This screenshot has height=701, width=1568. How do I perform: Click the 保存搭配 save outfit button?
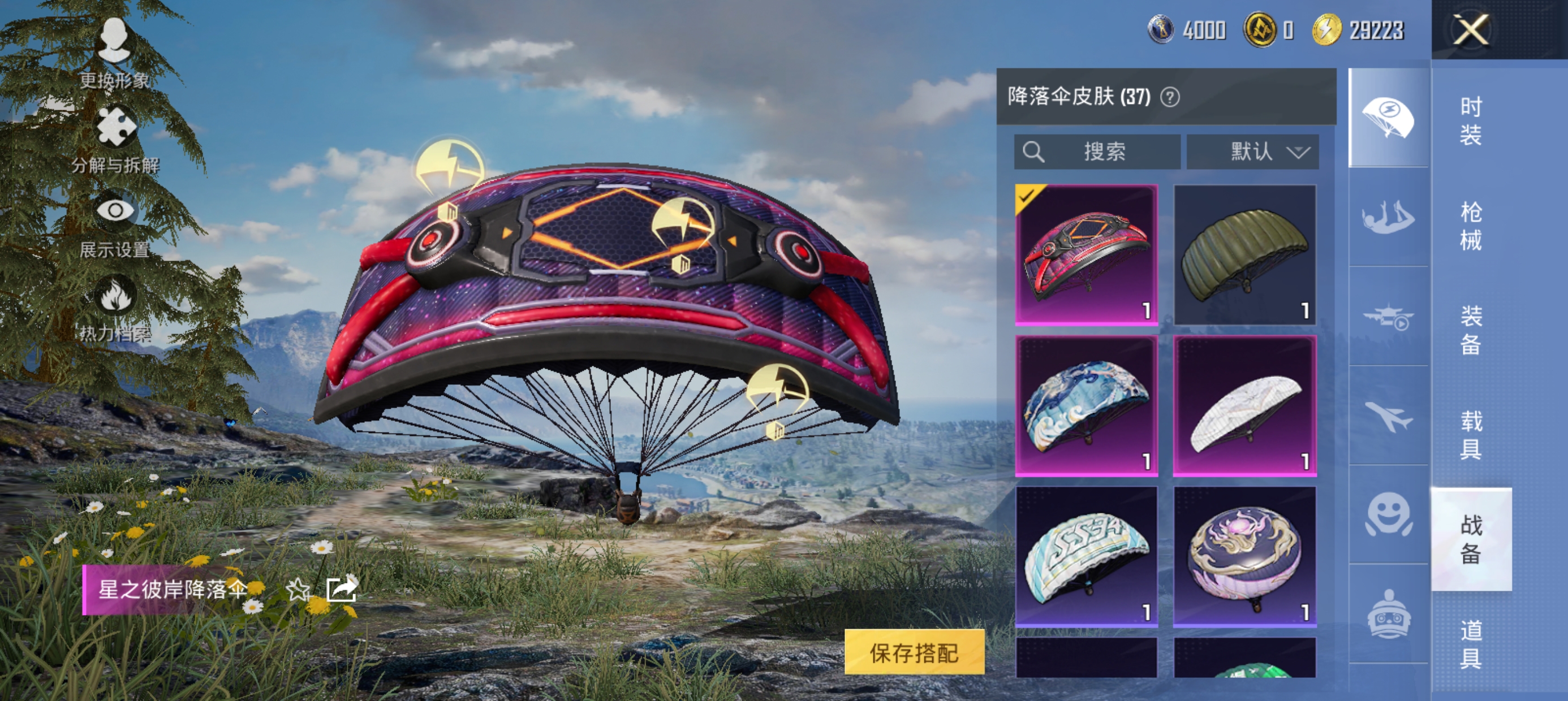914,653
